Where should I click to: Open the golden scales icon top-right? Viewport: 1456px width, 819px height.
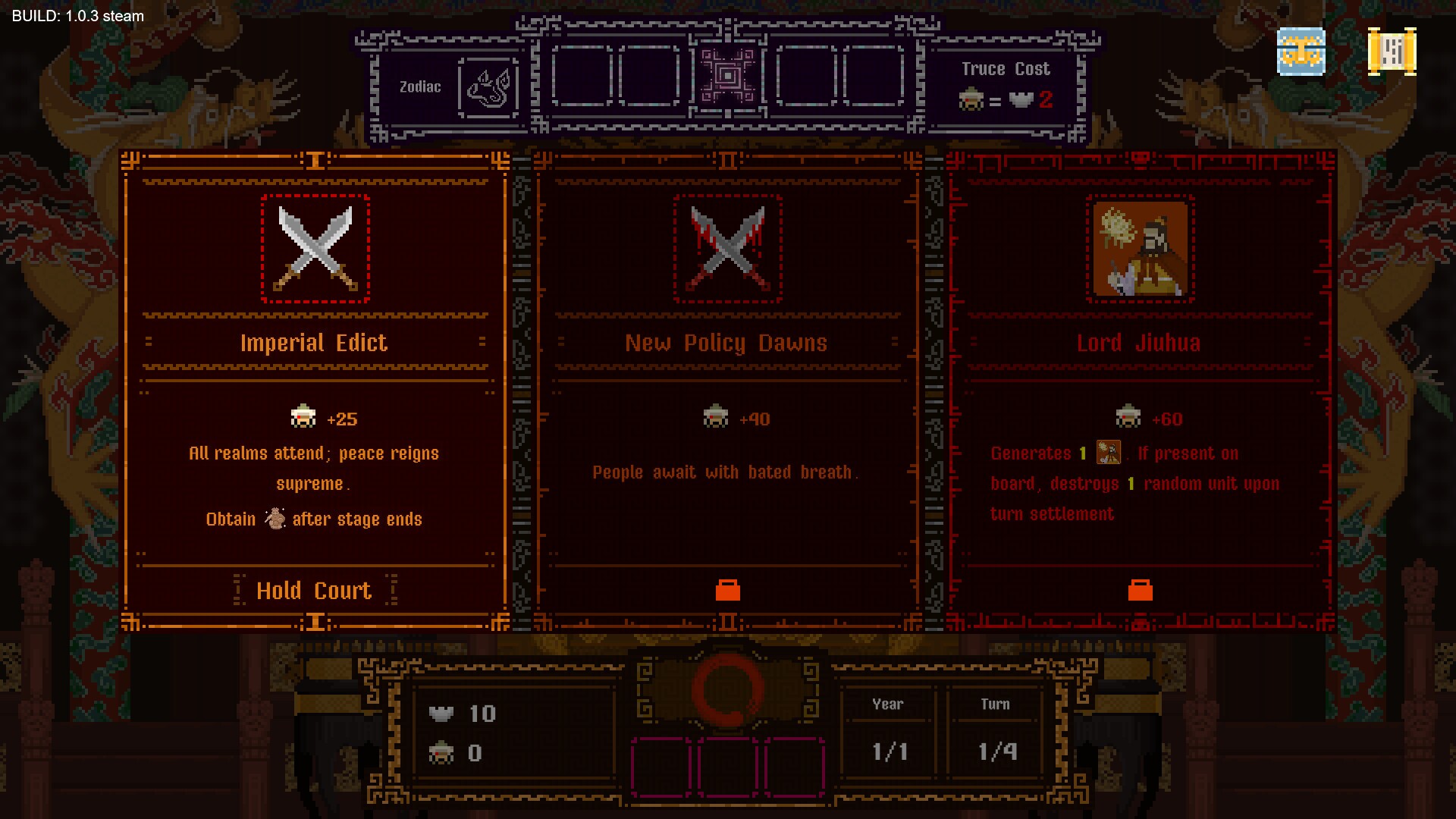tap(1301, 52)
